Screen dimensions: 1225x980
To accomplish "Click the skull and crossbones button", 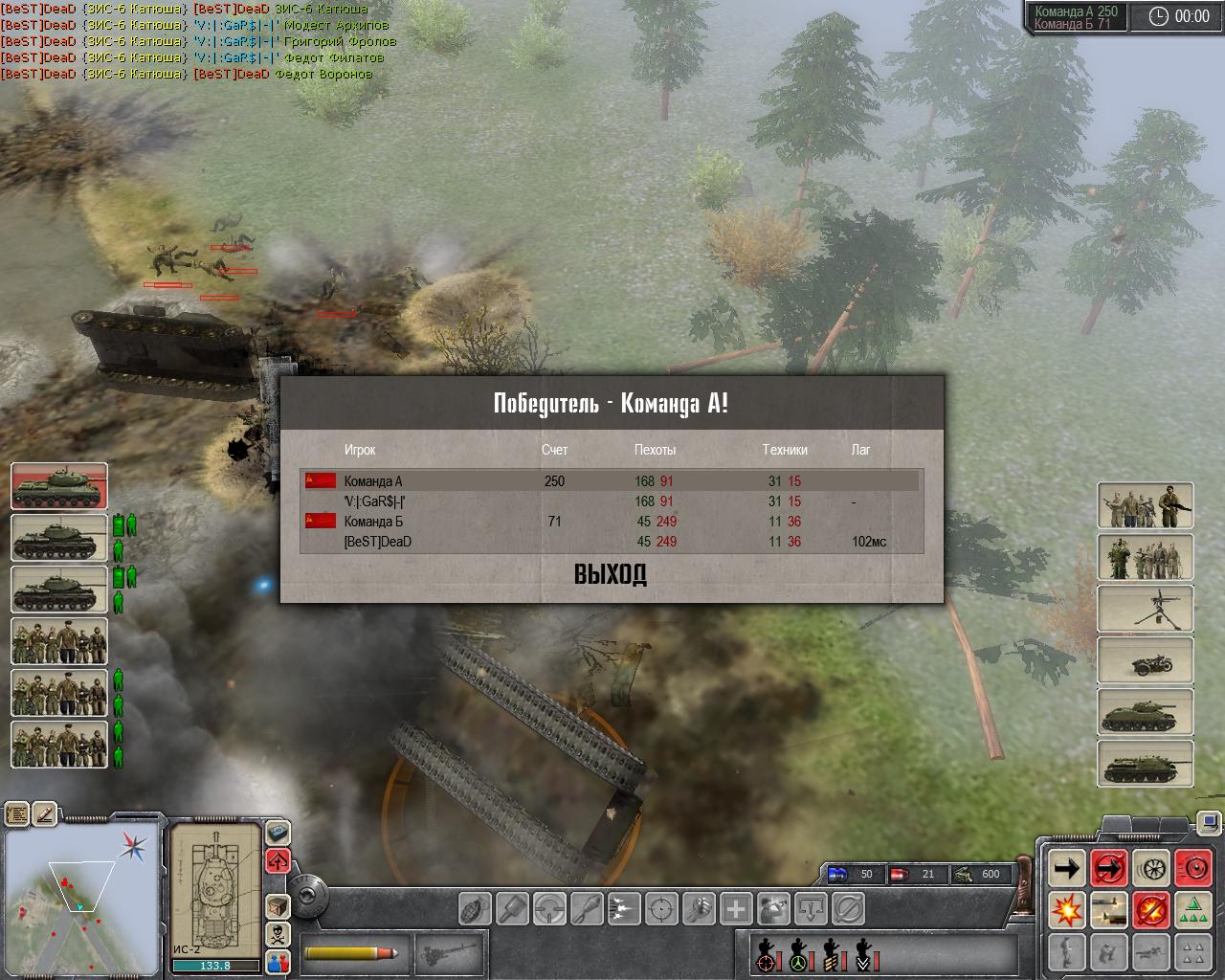I will click(x=278, y=934).
